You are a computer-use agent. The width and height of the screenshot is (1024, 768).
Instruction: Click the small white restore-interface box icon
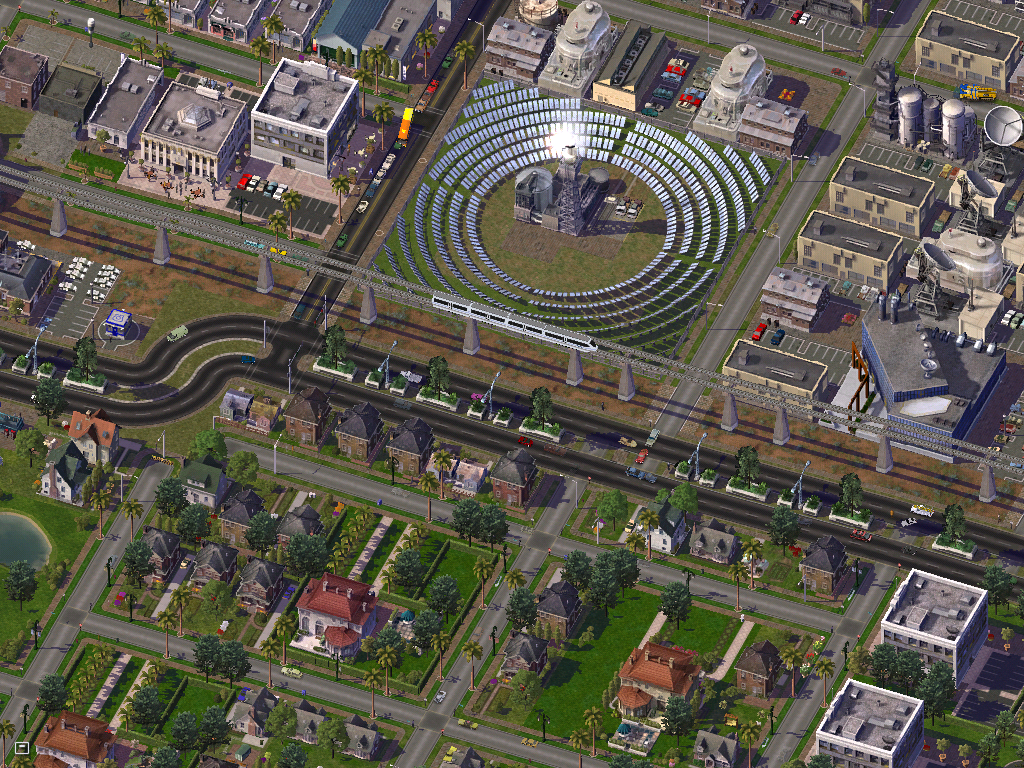pyautogui.click(x=21, y=747)
